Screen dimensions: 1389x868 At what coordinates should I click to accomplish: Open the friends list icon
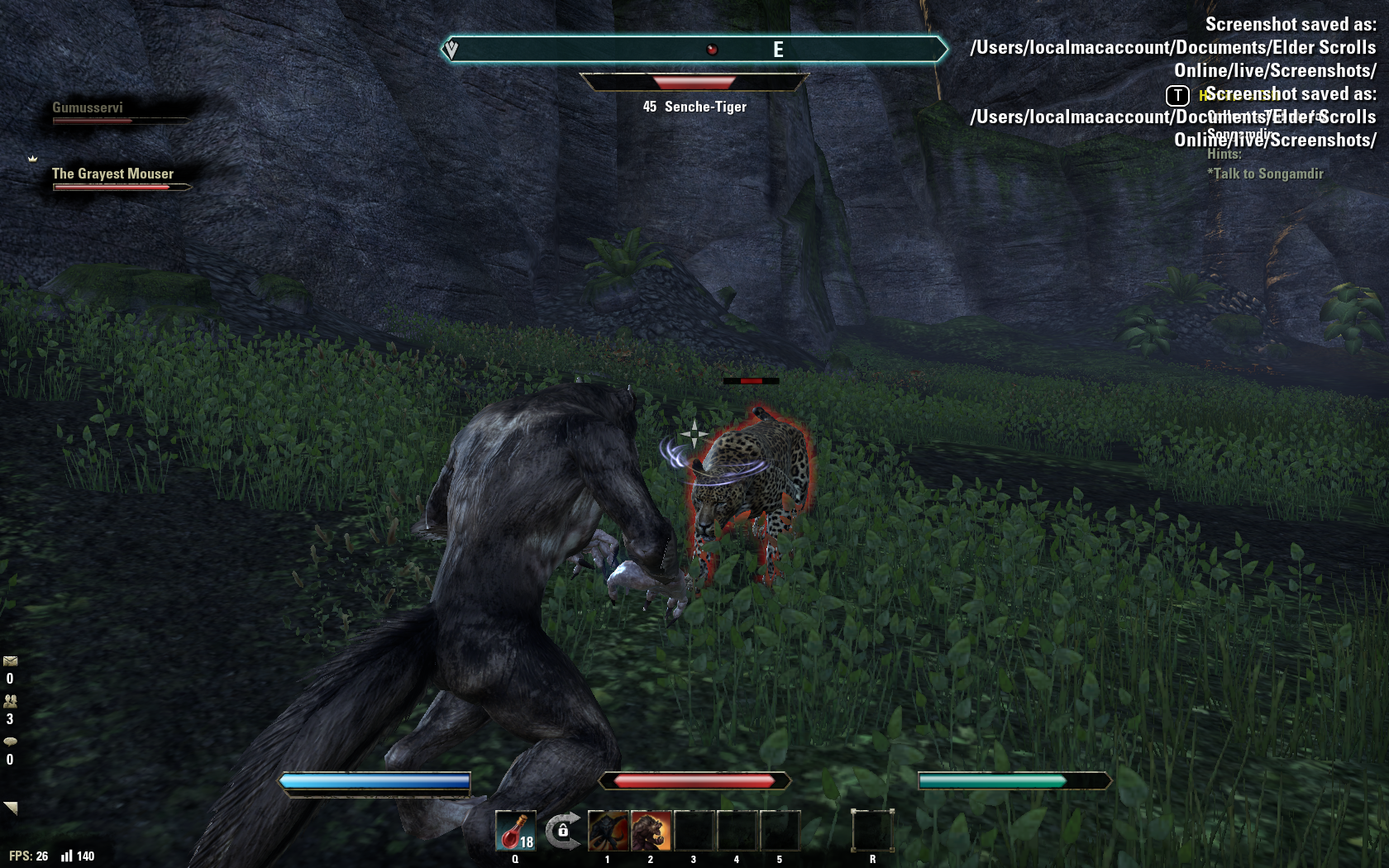(10, 701)
